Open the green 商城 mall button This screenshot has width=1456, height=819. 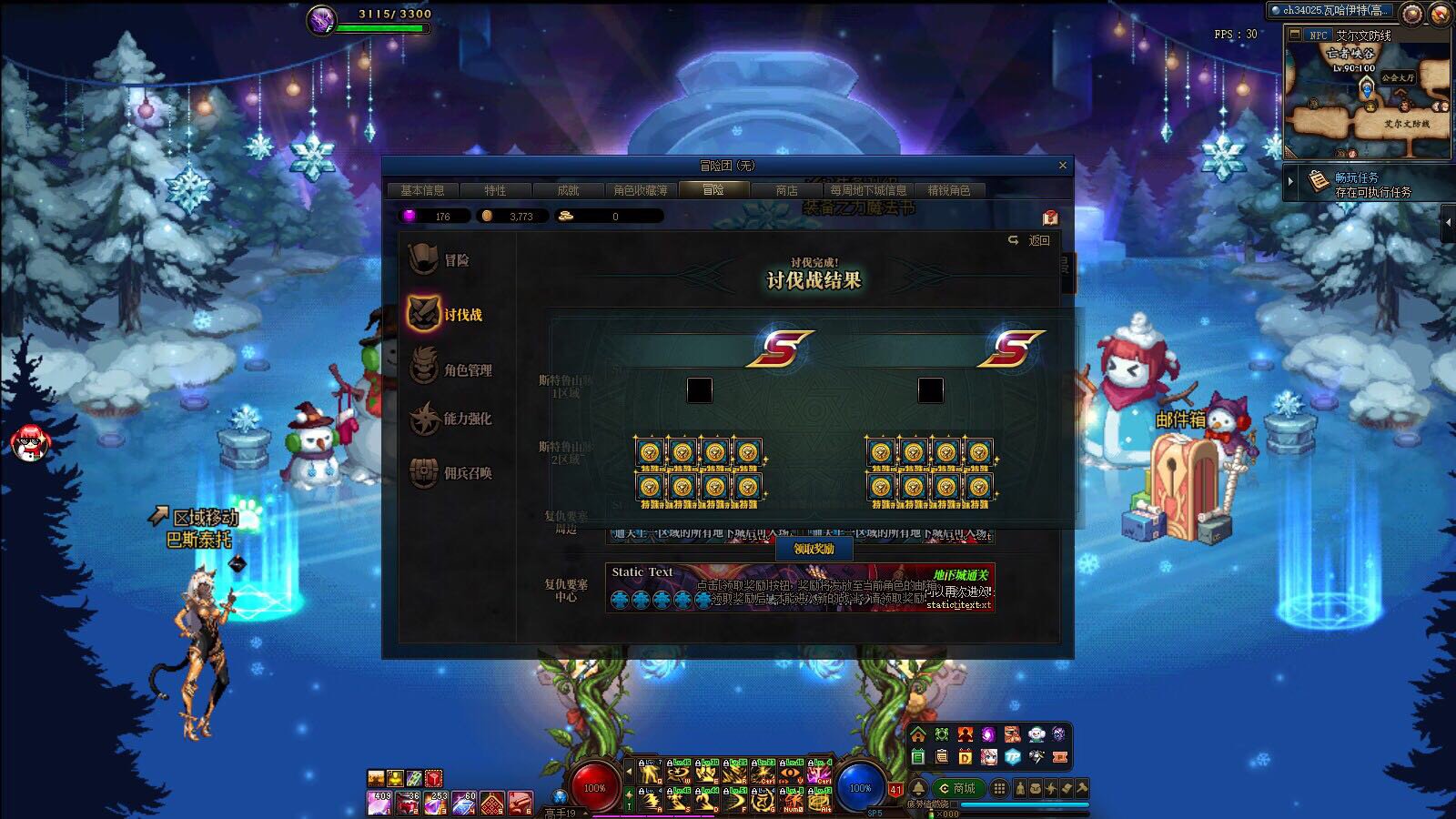pyautogui.click(x=957, y=788)
